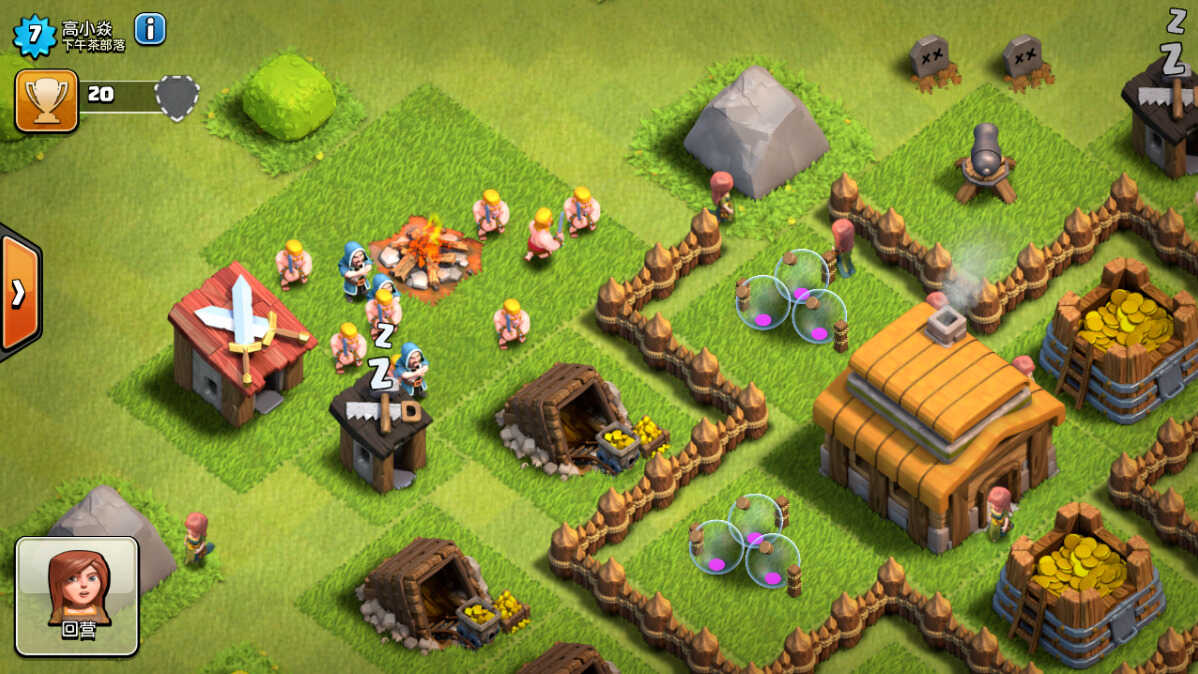
Task: Select the grey league shield badge
Action: (x=177, y=98)
